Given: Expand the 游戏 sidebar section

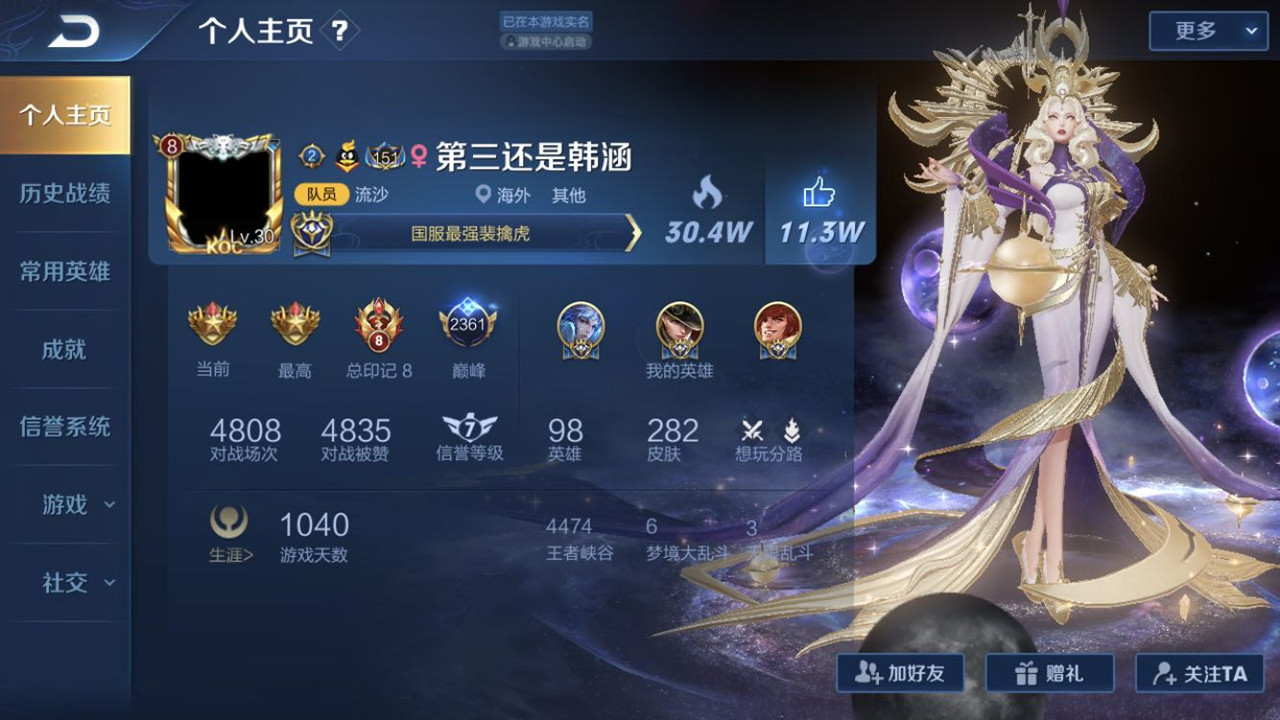Looking at the screenshot, I should click(66, 506).
